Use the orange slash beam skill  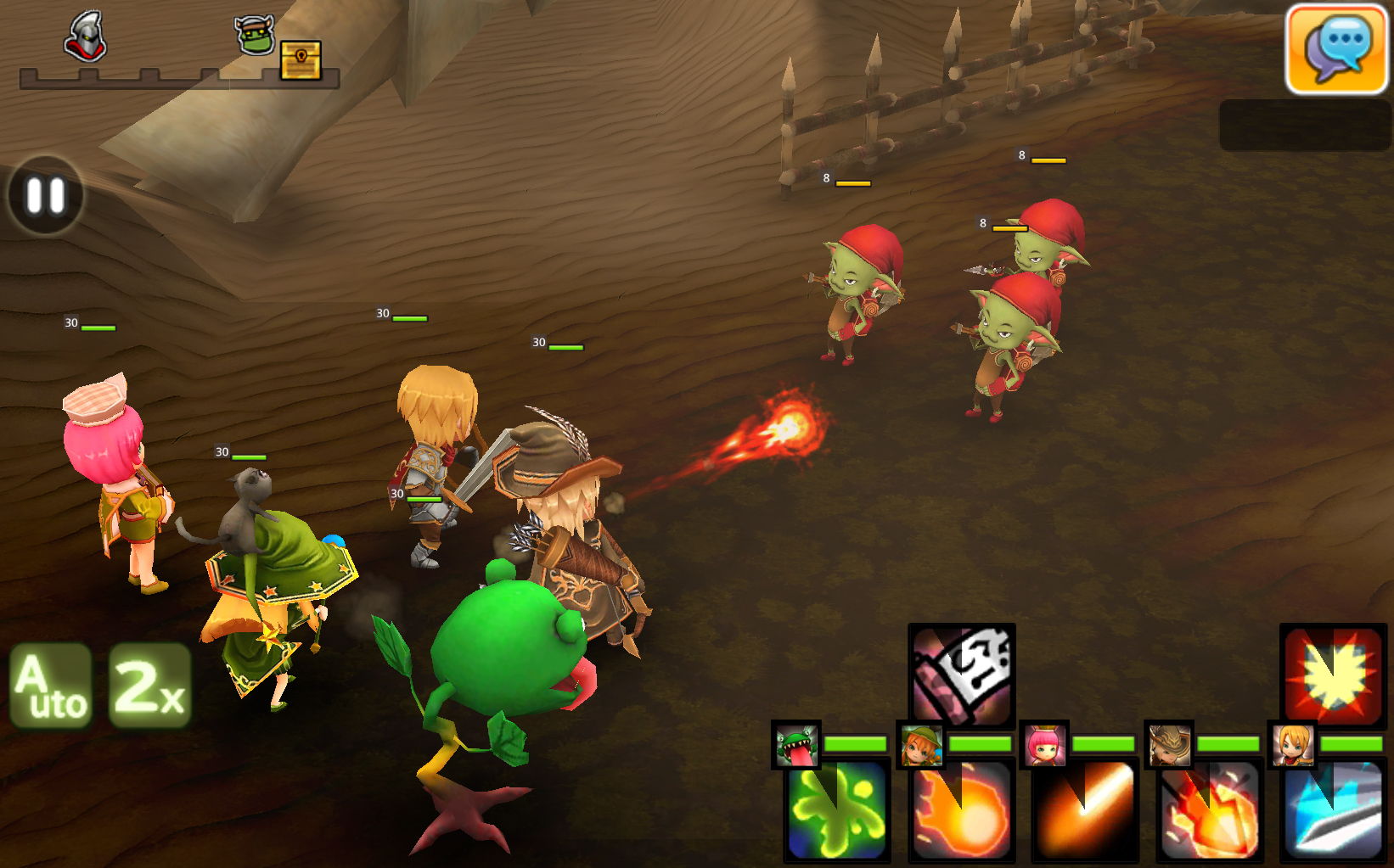tap(1086, 811)
